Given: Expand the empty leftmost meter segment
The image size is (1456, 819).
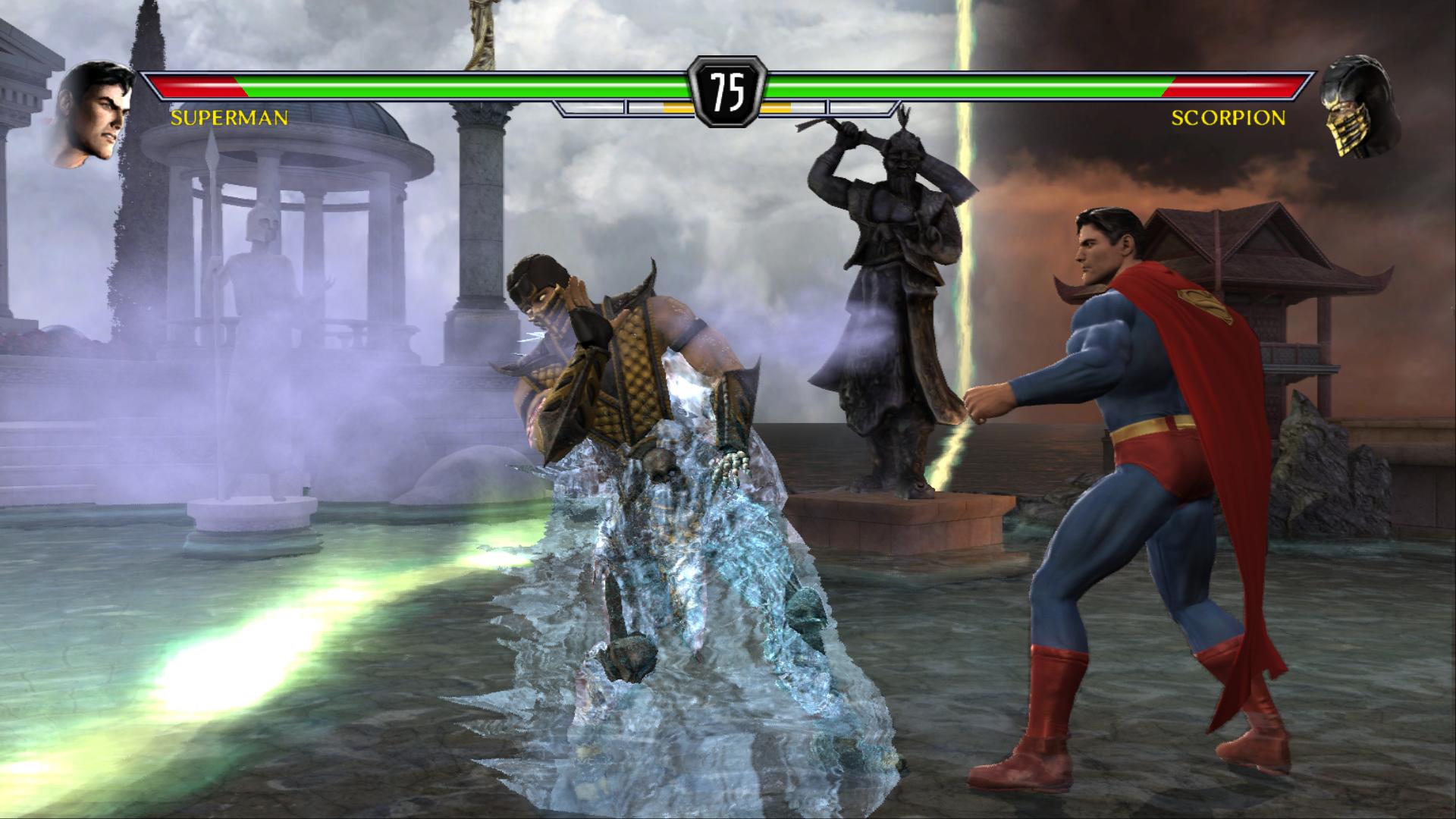Looking at the screenshot, I should point(591,108).
